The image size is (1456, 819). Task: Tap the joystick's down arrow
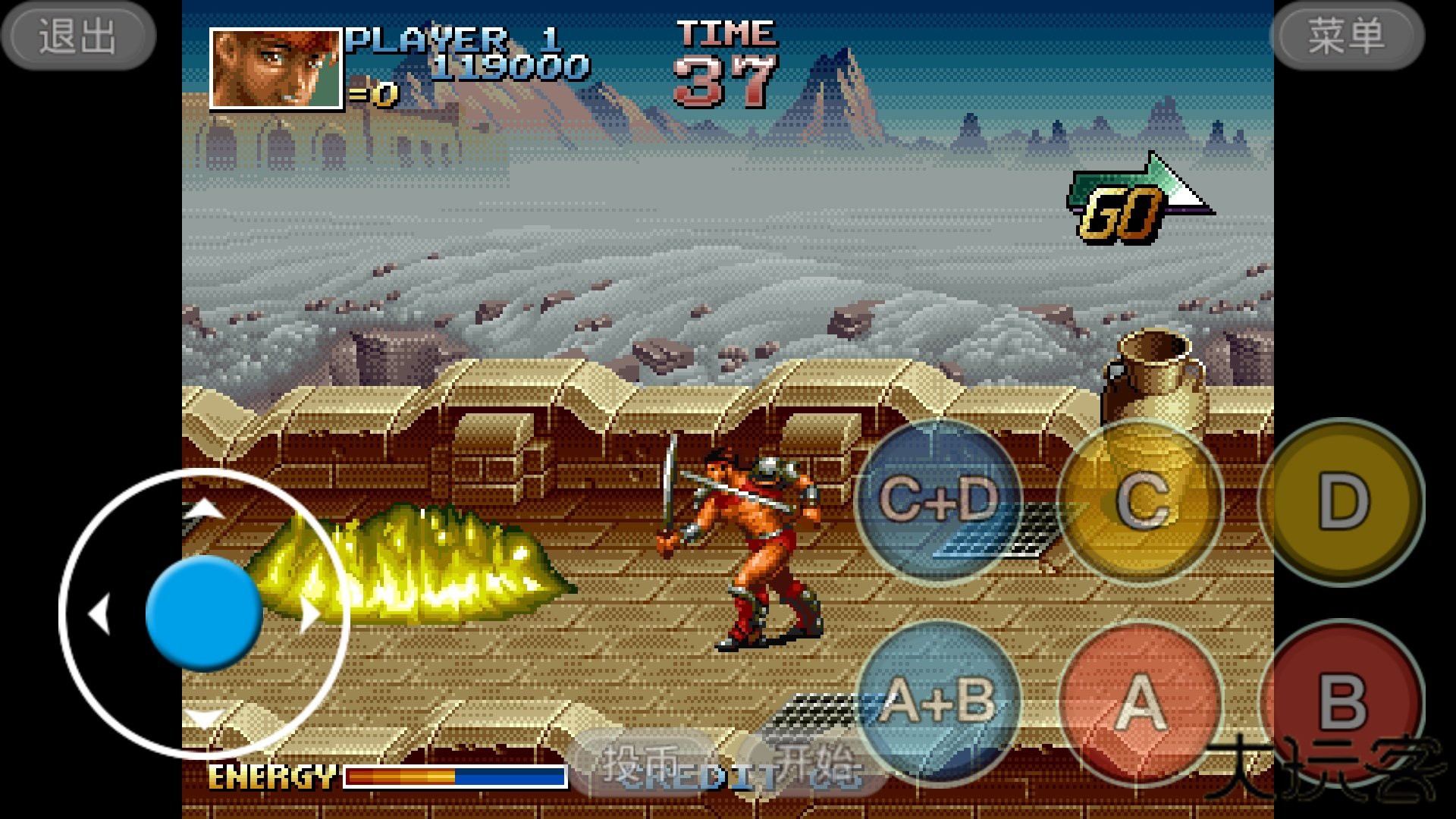click(x=203, y=717)
